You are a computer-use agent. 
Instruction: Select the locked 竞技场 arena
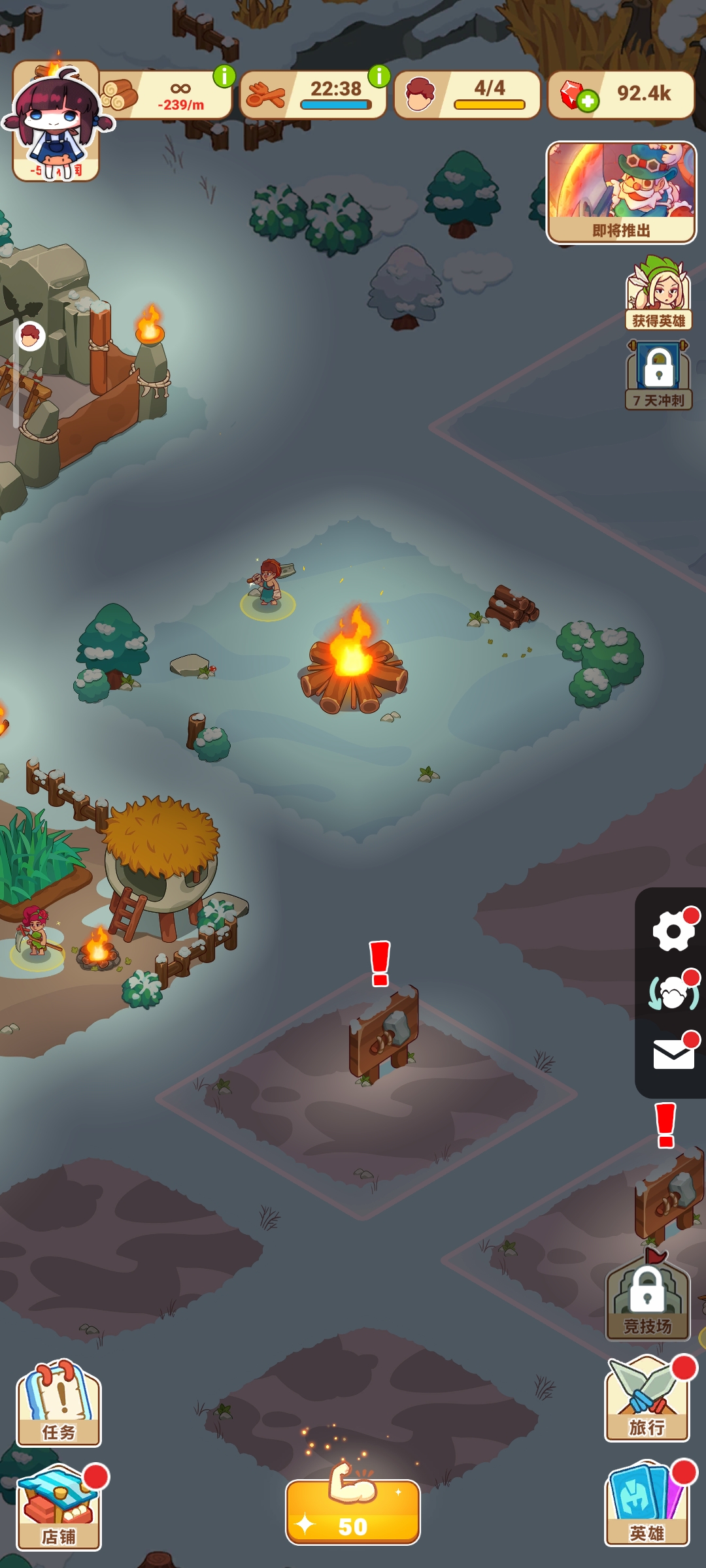[647, 1299]
